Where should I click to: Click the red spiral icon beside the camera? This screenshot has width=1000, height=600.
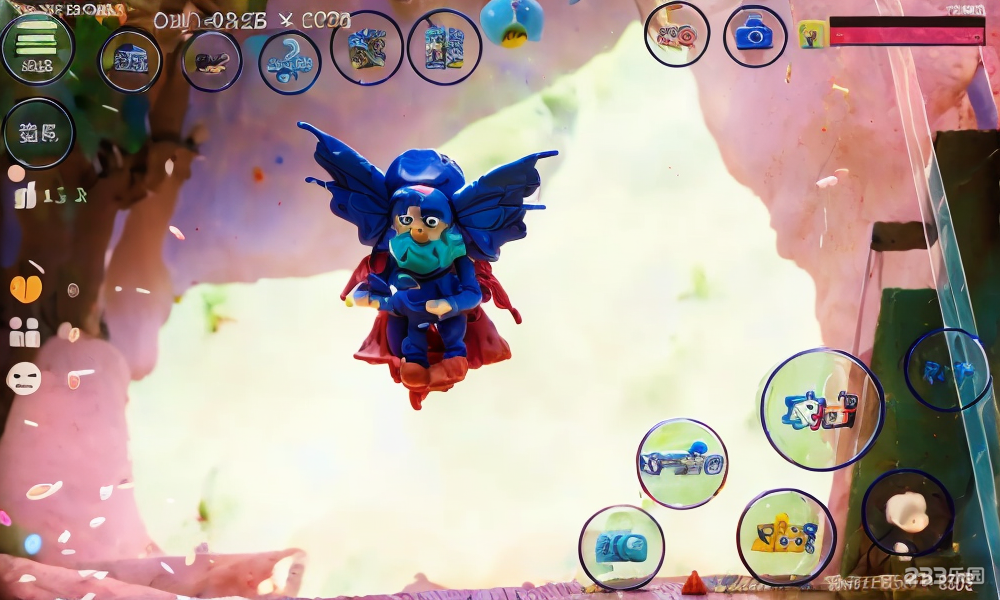point(677,35)
